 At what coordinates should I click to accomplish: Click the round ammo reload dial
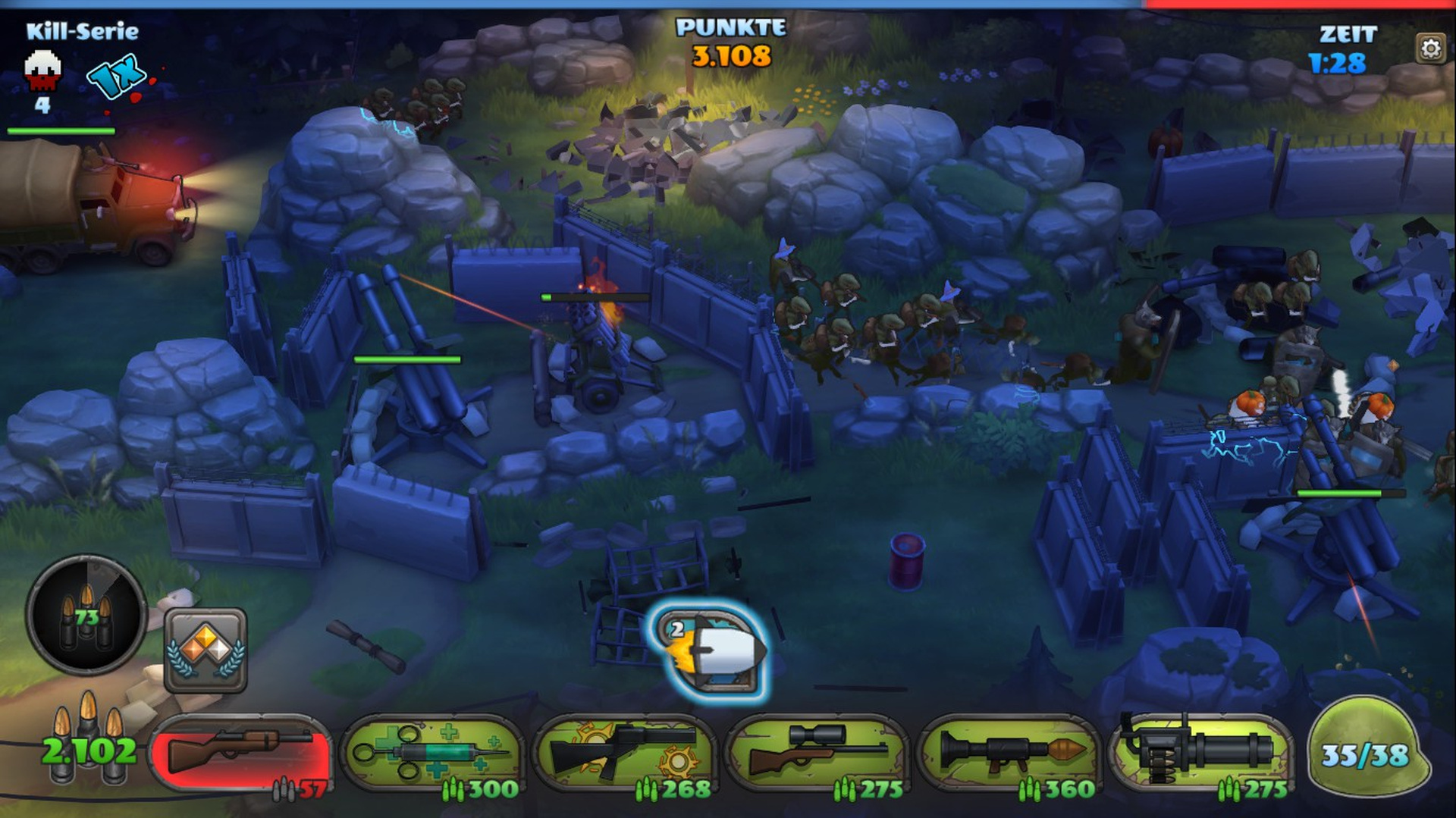pyautogui.click(x=86, y=615)
